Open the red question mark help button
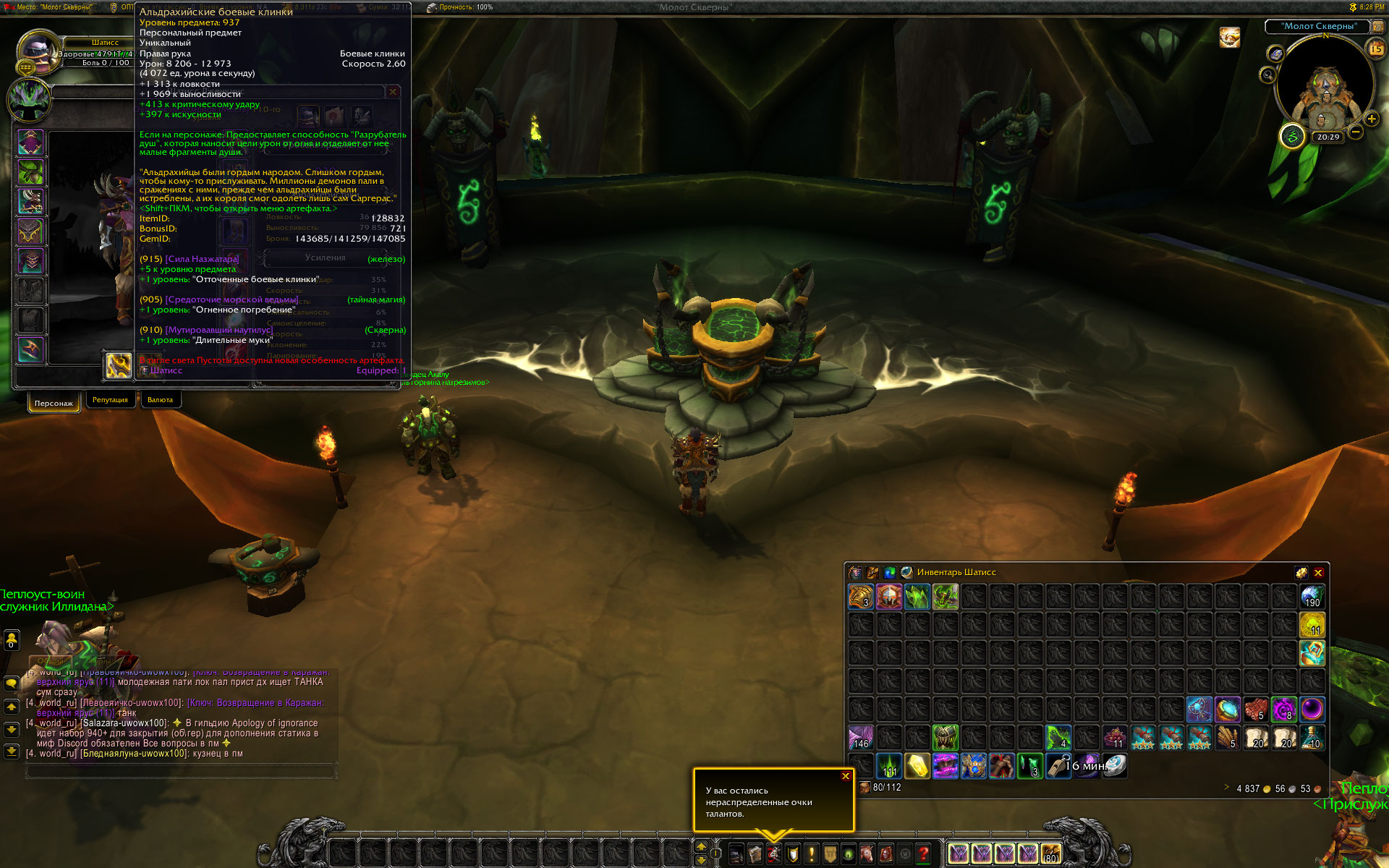The height and width of the screenshot is (868, 1389). point(923,854)
